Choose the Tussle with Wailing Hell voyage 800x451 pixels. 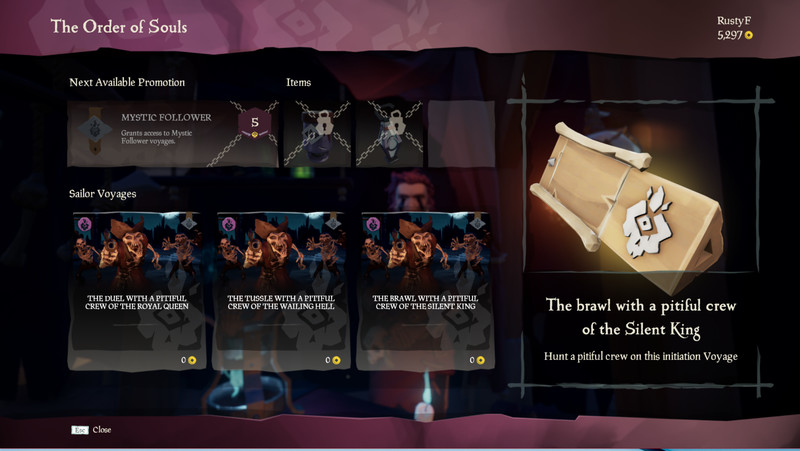(x=281, y=288)
